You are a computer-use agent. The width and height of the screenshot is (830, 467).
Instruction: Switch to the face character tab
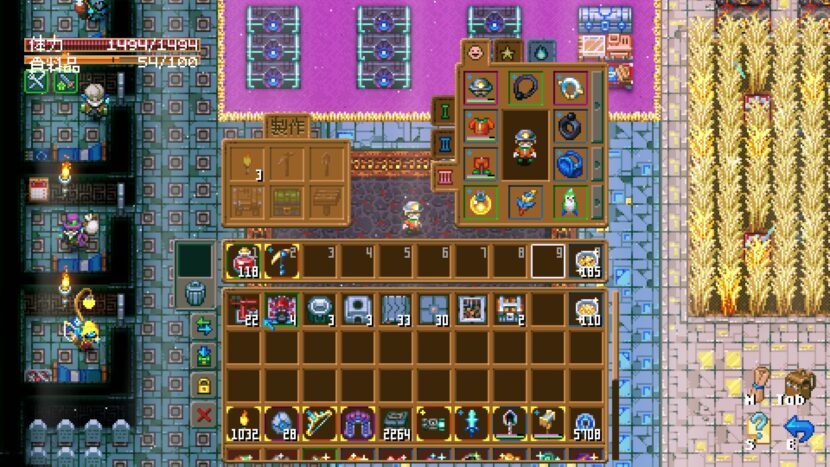[x=475, y=52]
